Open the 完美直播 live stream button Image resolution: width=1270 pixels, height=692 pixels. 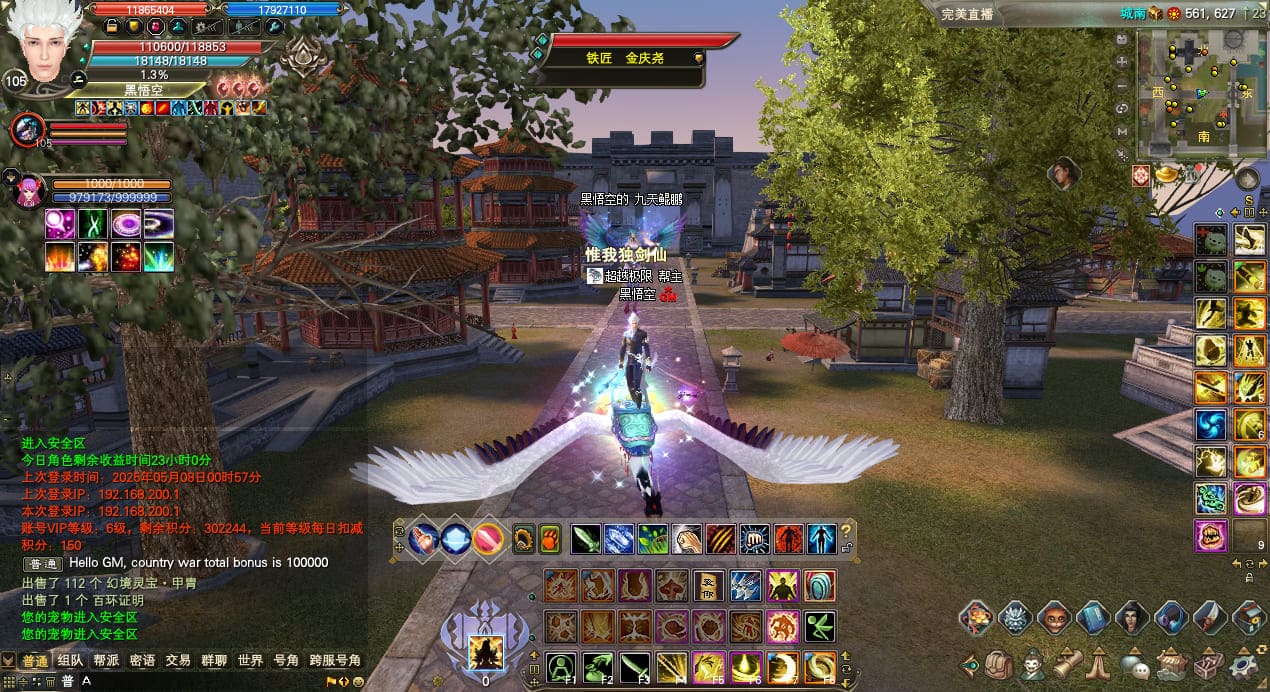coord(967,13)
